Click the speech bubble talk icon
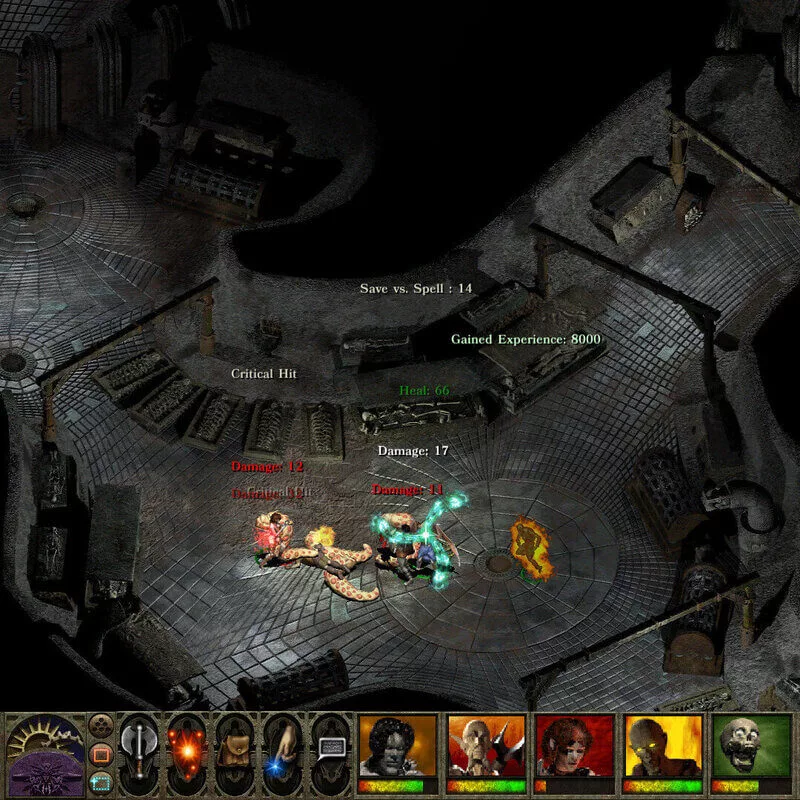This screenshot has height=800, width=800. point(331,749)
